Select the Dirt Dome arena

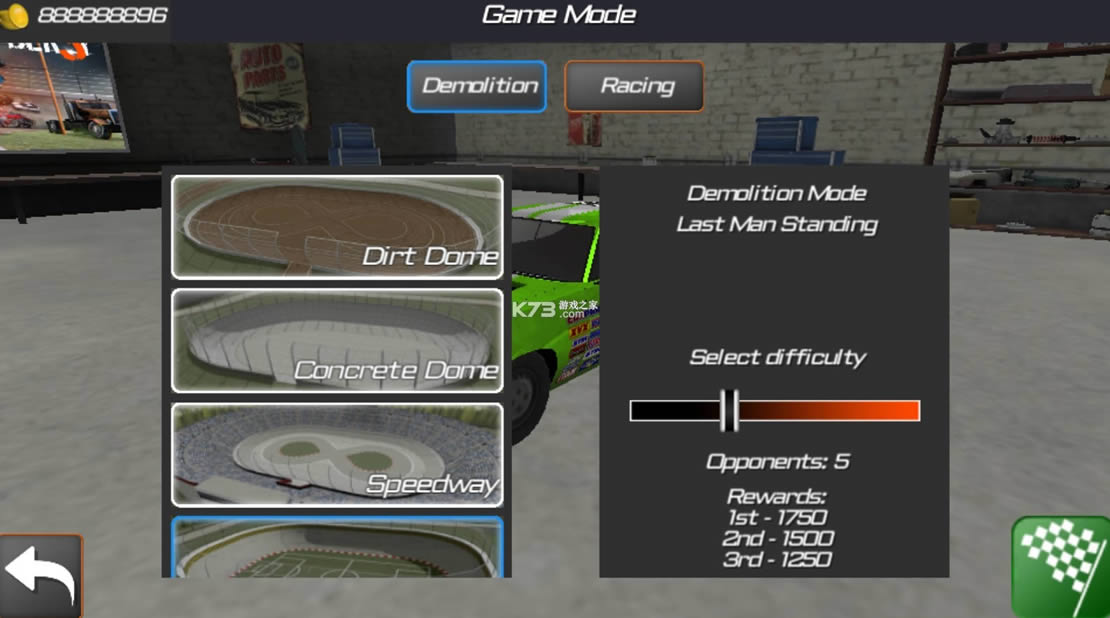[x=337, y=227]
